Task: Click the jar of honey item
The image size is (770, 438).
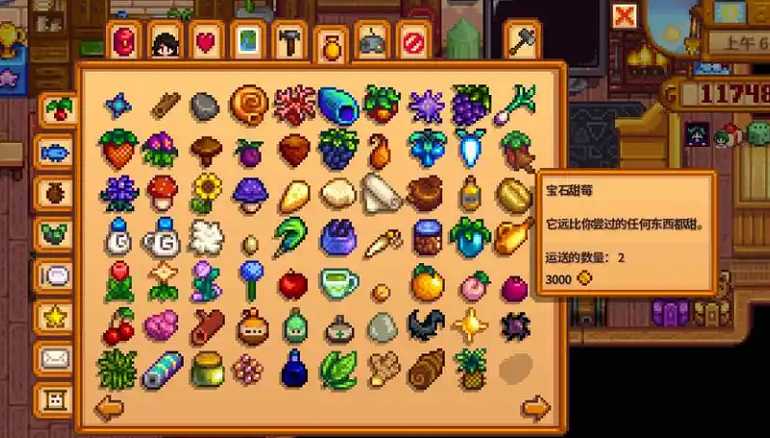Action: coord(206,367)
